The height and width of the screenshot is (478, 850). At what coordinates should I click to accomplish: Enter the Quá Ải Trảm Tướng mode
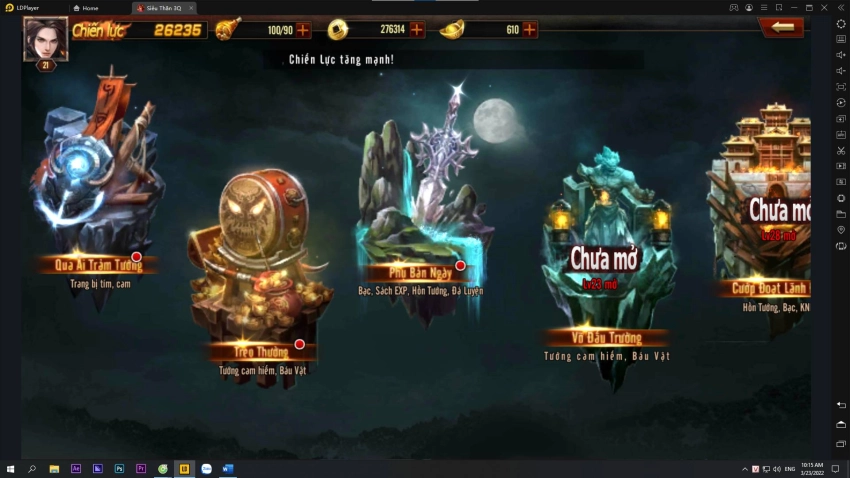click(x=90, y=200)
